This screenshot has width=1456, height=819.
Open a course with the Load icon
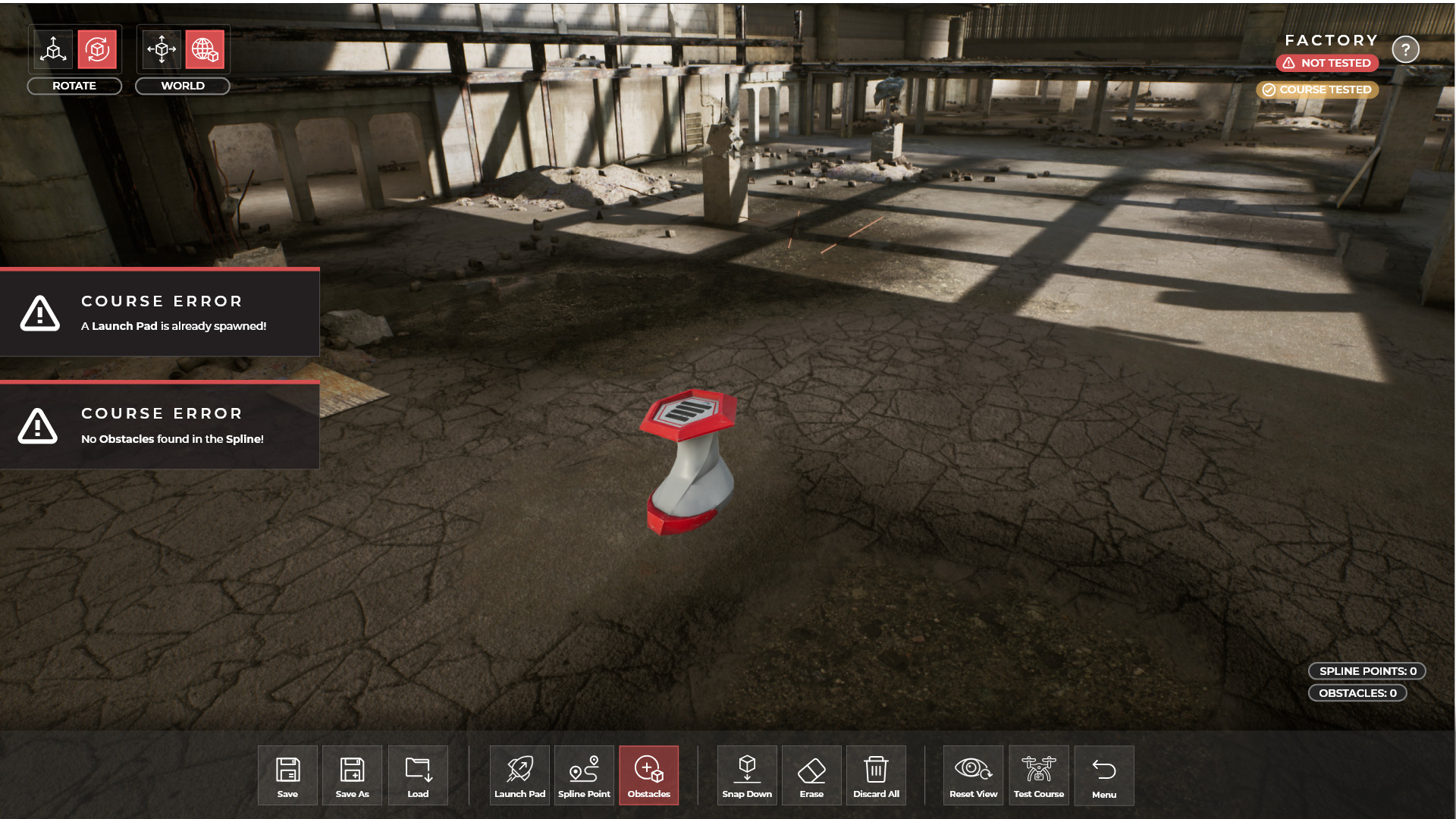[x=418, y=775]
